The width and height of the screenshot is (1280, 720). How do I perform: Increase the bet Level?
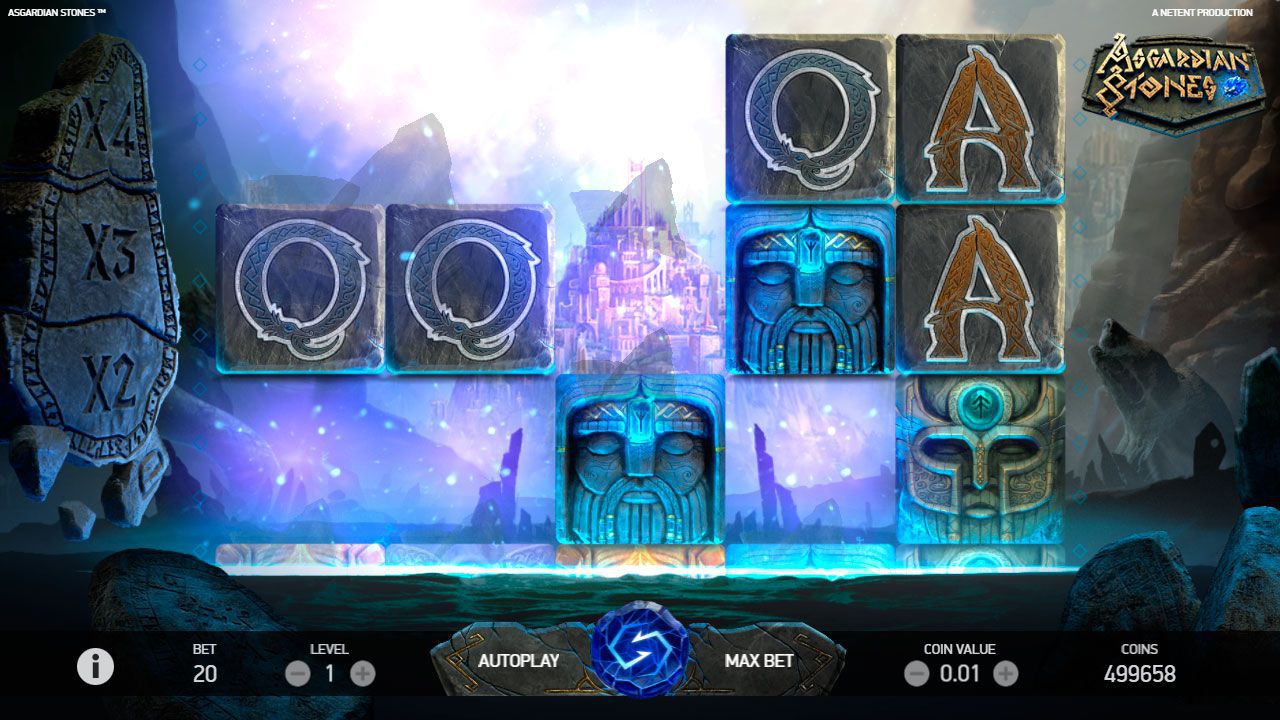(363, 674)
